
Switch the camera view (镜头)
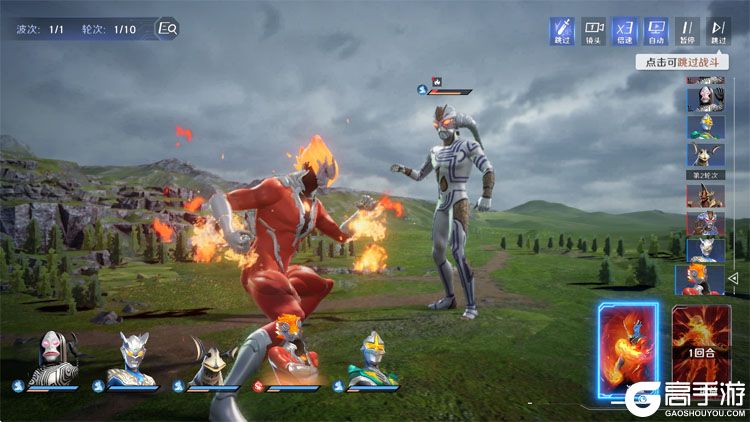[594, 31]
